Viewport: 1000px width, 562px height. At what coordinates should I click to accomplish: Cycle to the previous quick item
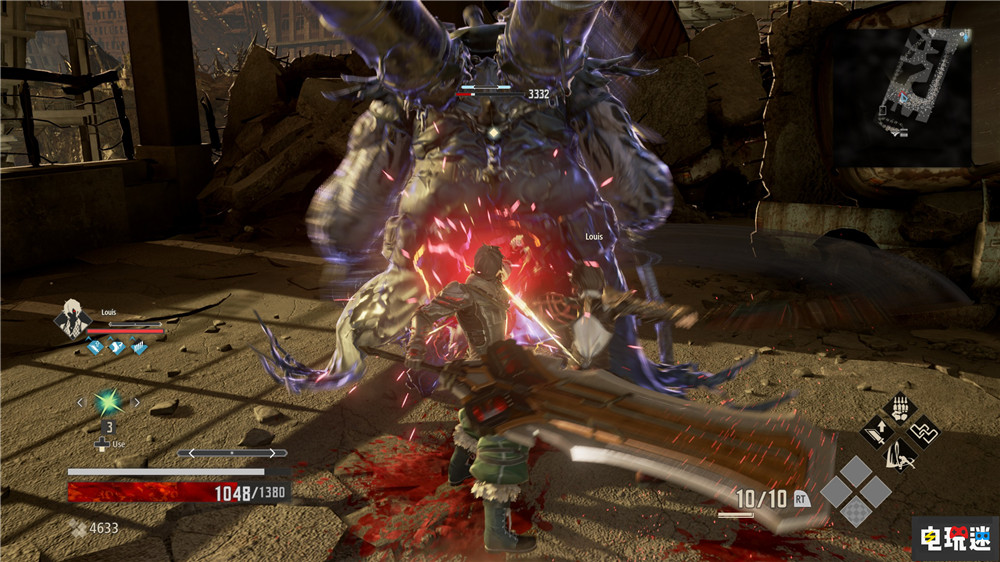click(x=80, y=403)
